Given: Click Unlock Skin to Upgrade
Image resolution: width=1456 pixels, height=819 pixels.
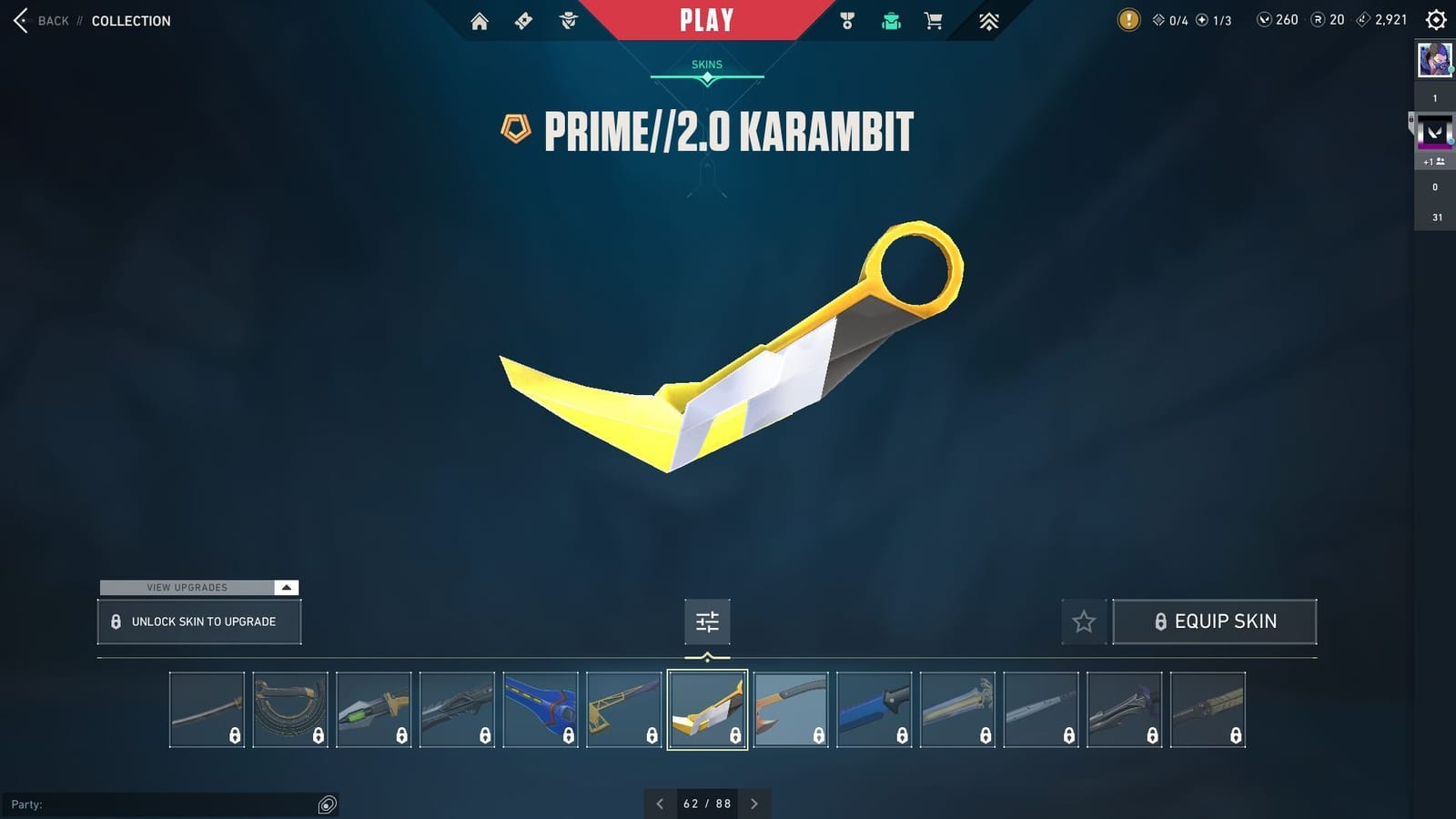Looking at the screenshot, I should [198, 622].
